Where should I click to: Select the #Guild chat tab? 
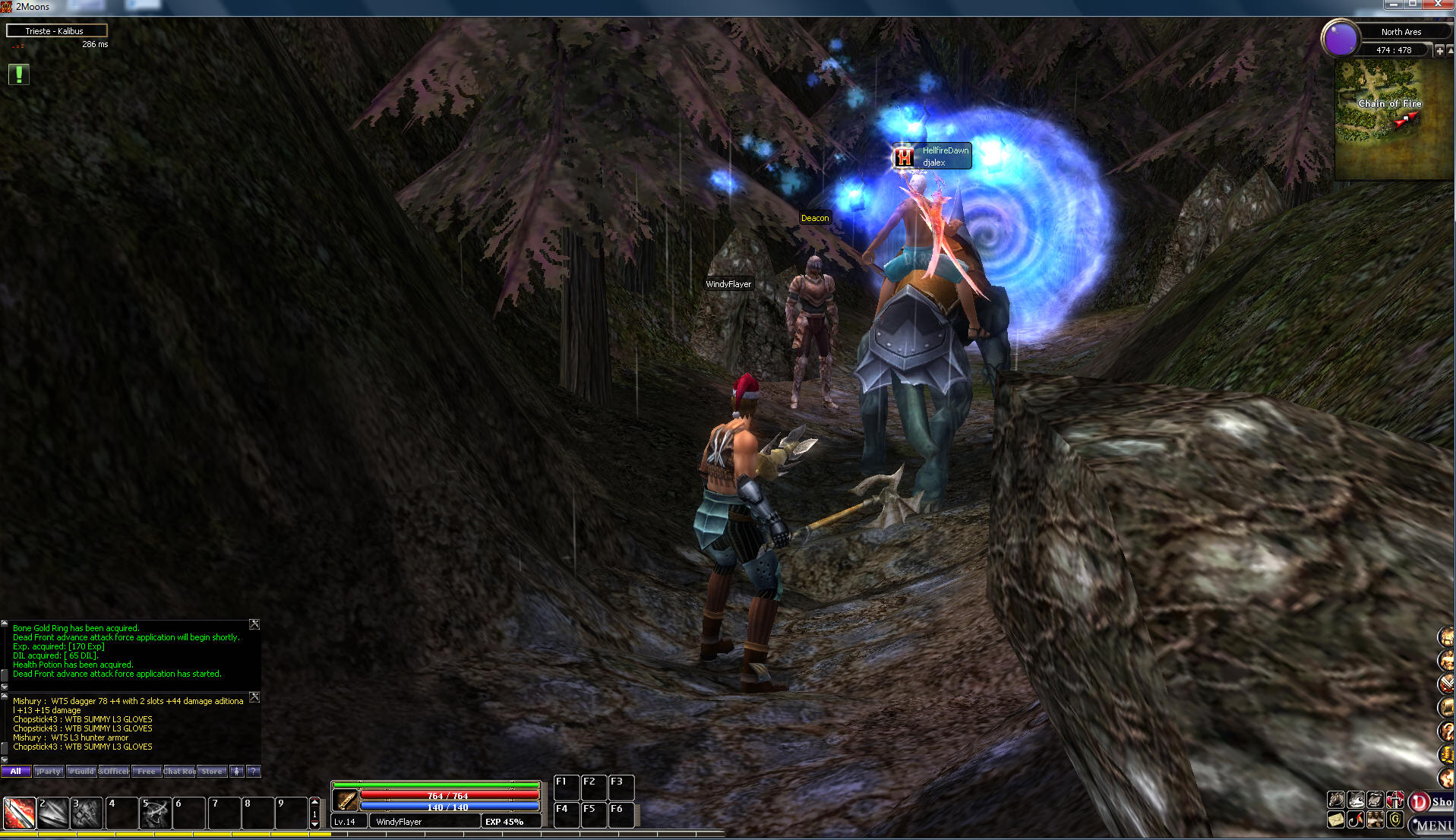coord(81,772)
